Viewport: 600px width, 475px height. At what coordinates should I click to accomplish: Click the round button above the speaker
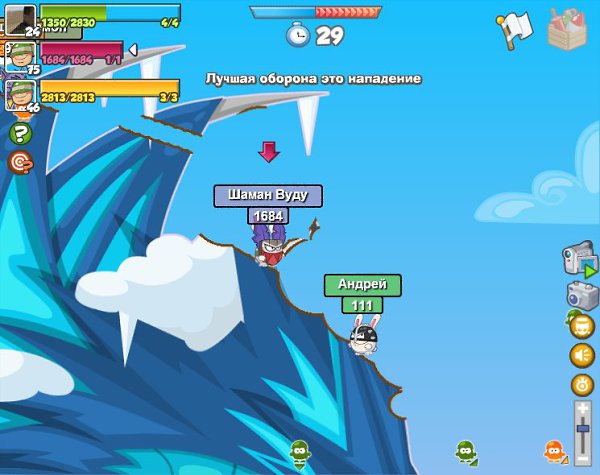[x=582, y=325]
